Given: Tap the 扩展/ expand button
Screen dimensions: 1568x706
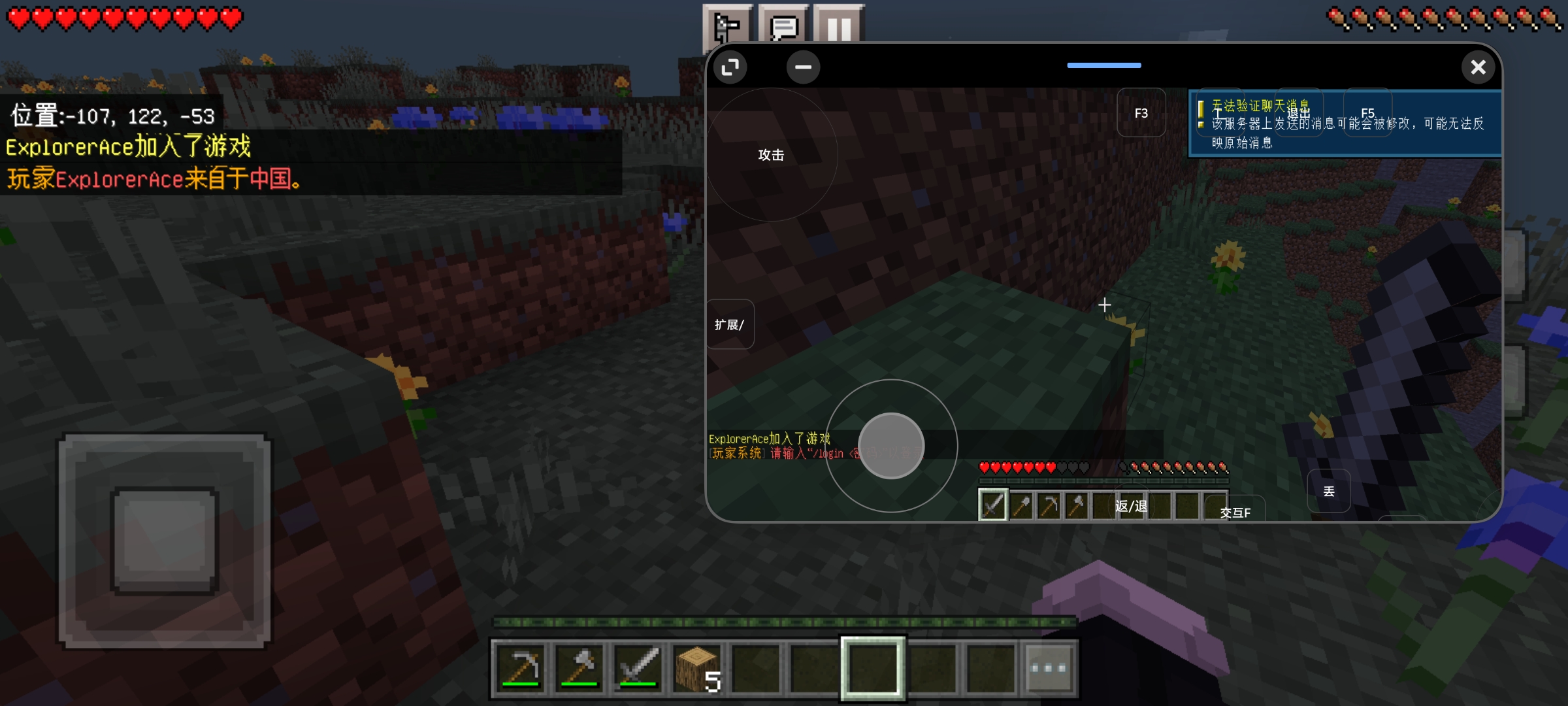Looking at the screenshot, I should [x=730, y=325].
